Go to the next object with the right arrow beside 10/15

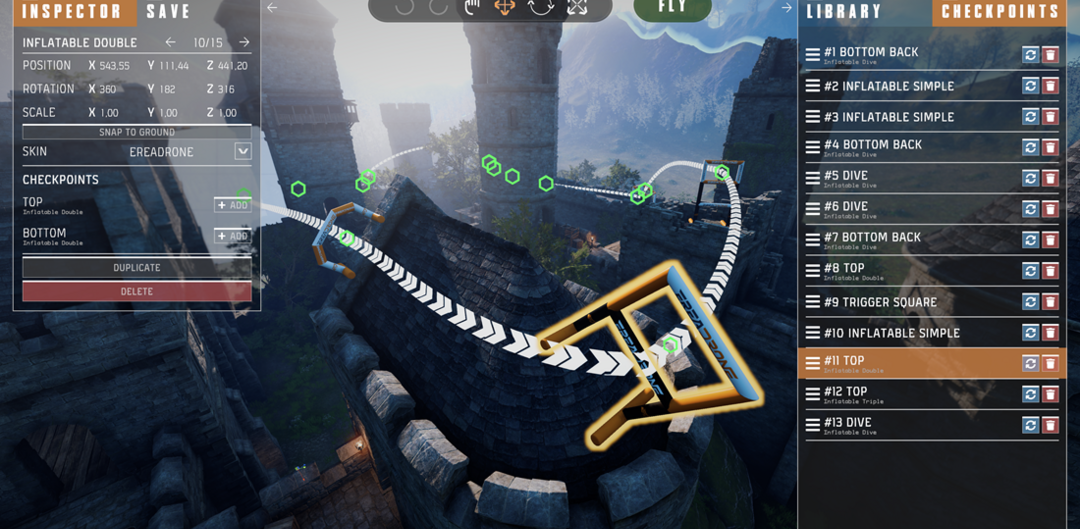tap(244, 43)
